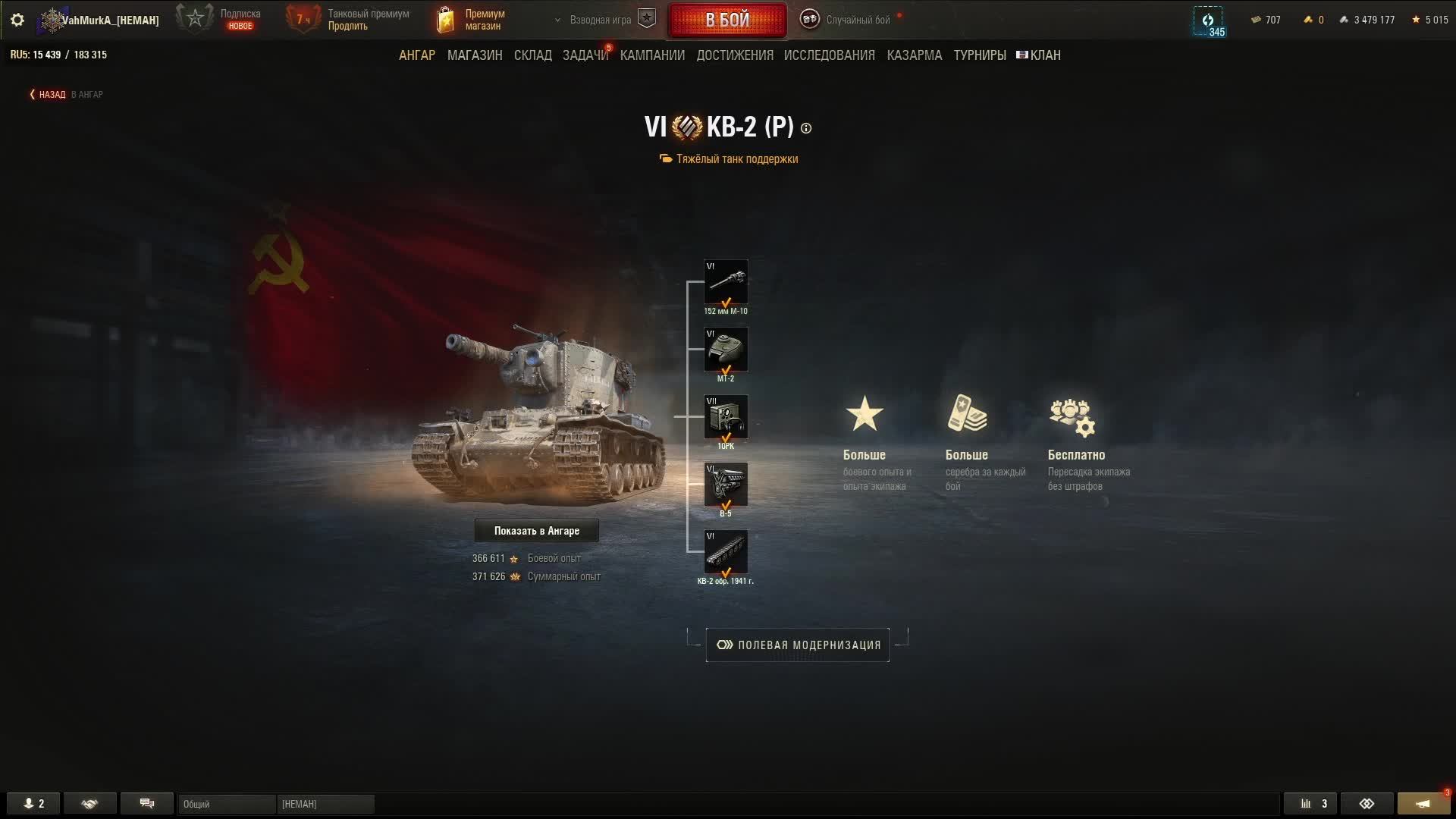1456x819 pixels.
Task: Switch to the СКЛАД tab
Action: [533, 55]
